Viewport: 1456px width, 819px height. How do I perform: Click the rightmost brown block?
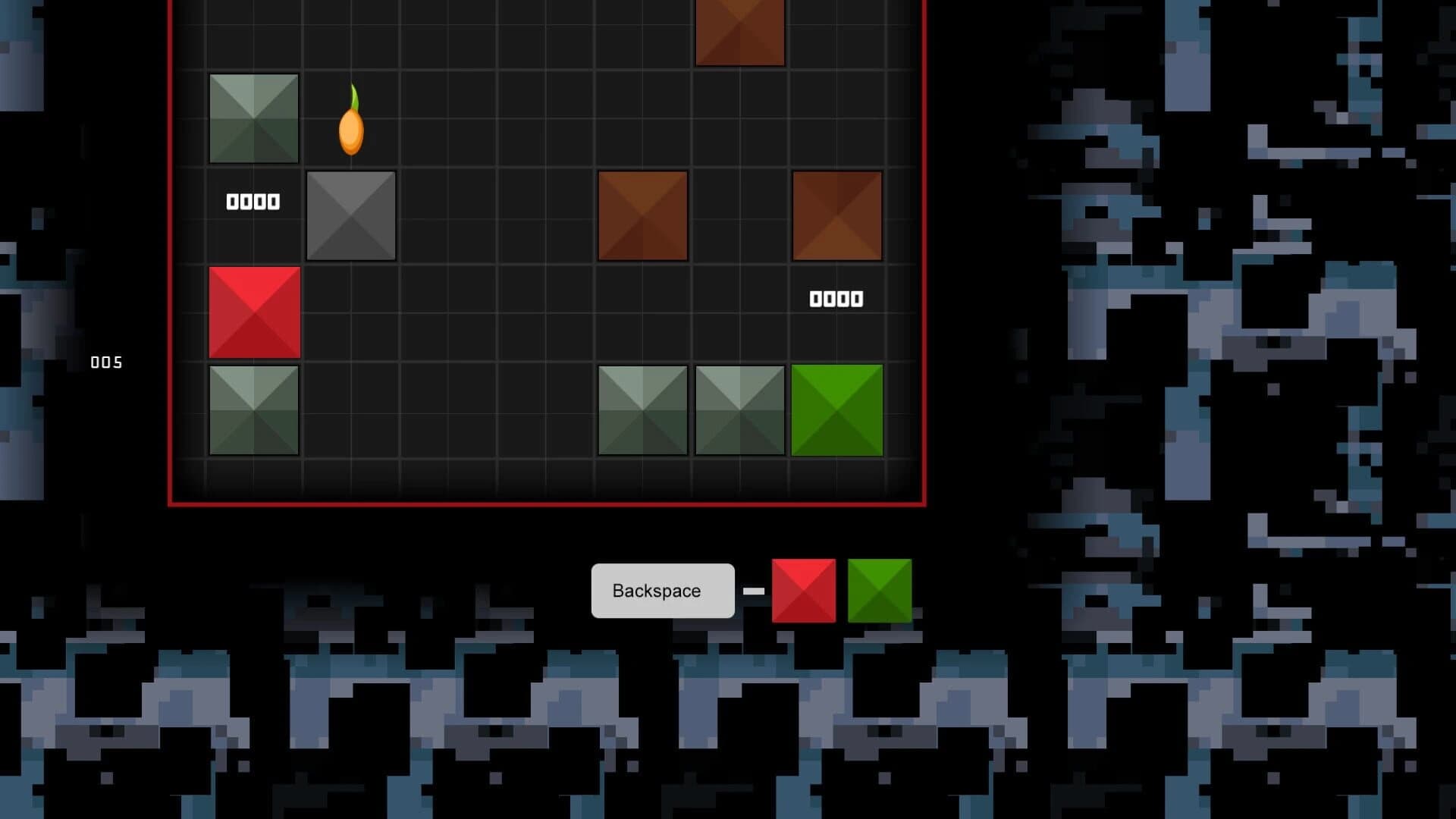[x=837, y=215]
